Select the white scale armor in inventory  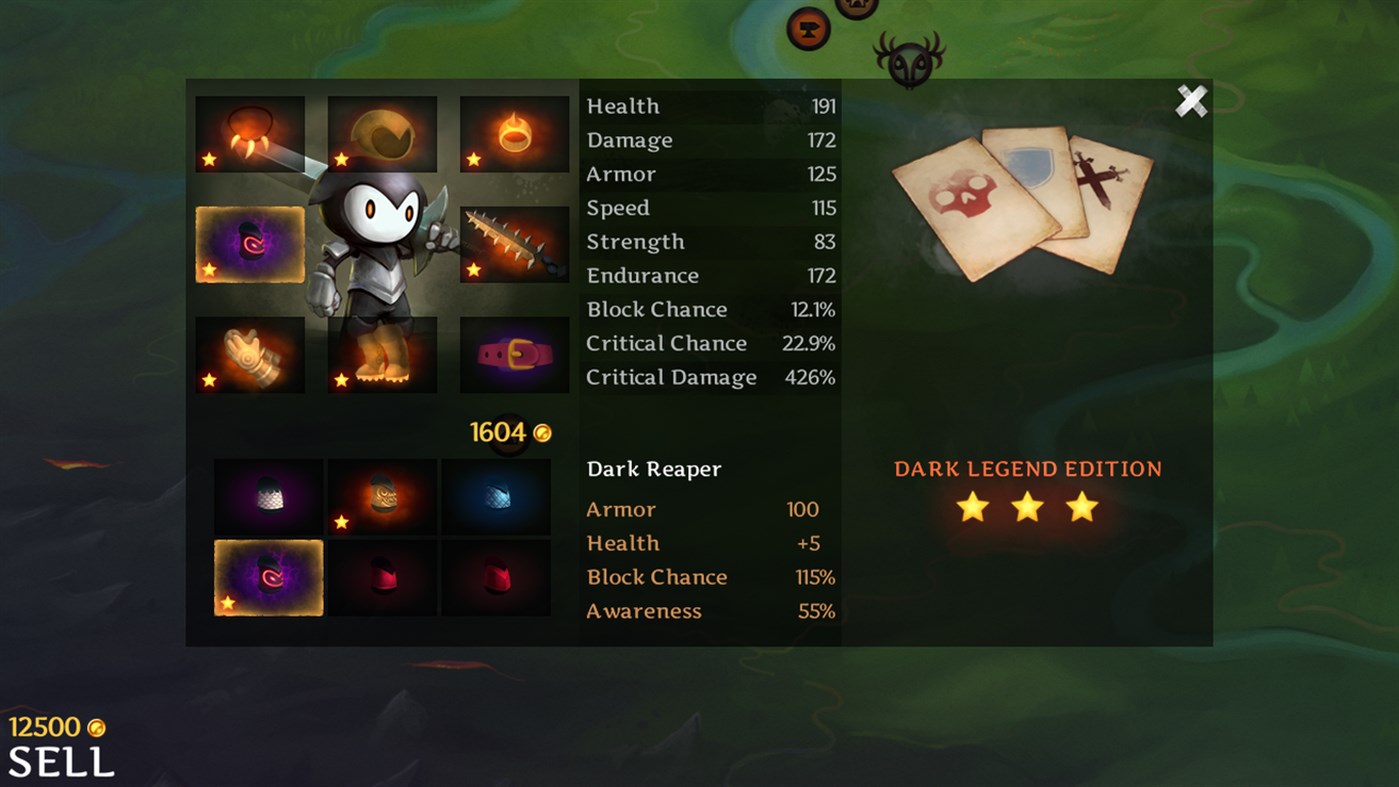[x=268, y=497]
